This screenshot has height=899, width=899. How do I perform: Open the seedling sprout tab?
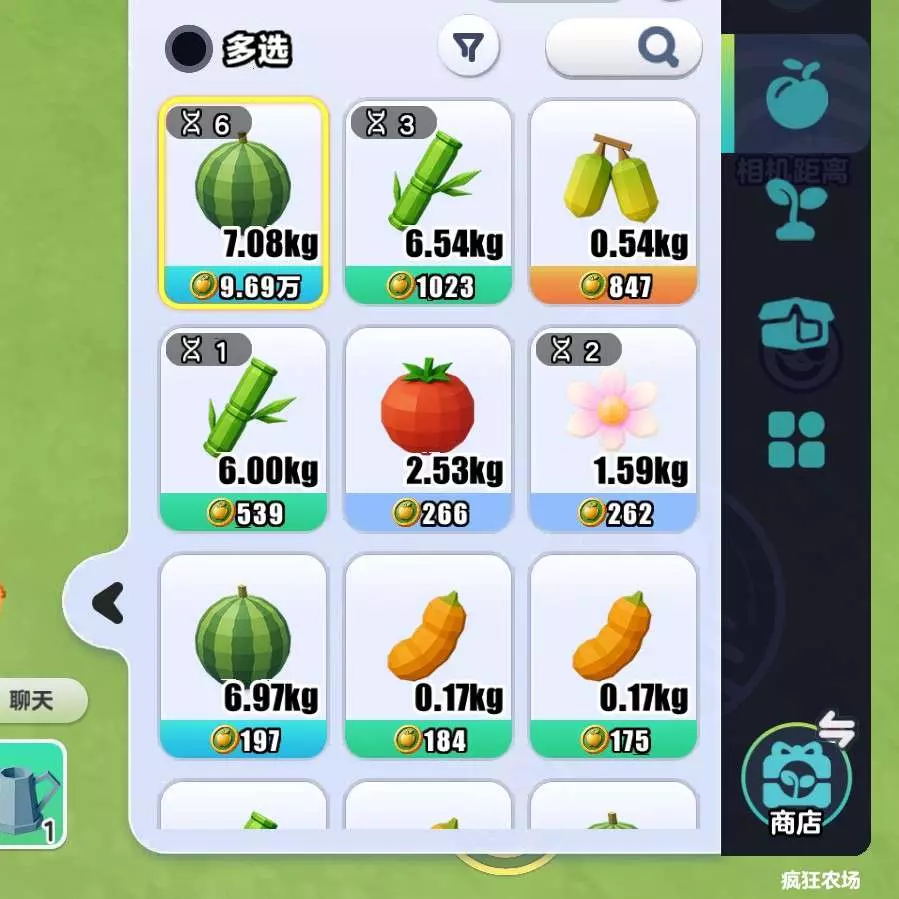pyautogui.click(x=796, y=210)
